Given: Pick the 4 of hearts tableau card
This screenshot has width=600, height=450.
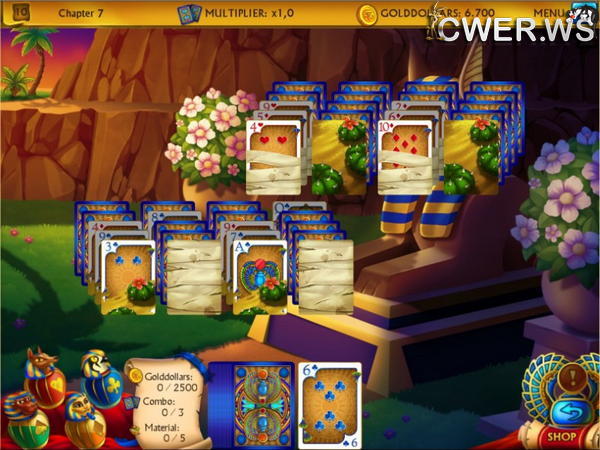Looking at the screenshot, I should (273, 157).
